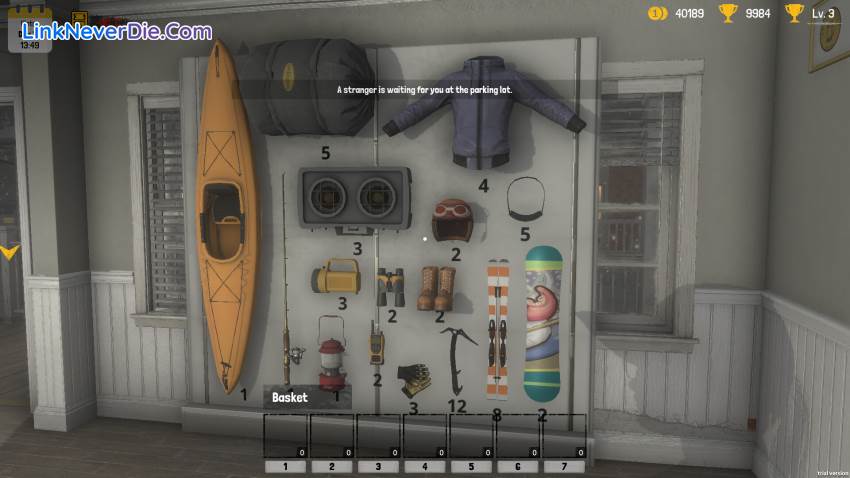Pick the red camping lantern

[x=331, y=349]
